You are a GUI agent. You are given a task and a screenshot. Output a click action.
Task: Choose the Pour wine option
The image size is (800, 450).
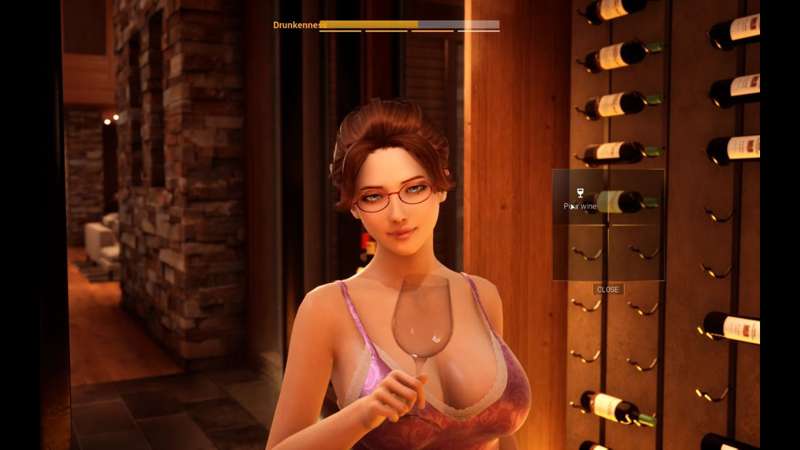pyautogui.click(x=580, y=198)
